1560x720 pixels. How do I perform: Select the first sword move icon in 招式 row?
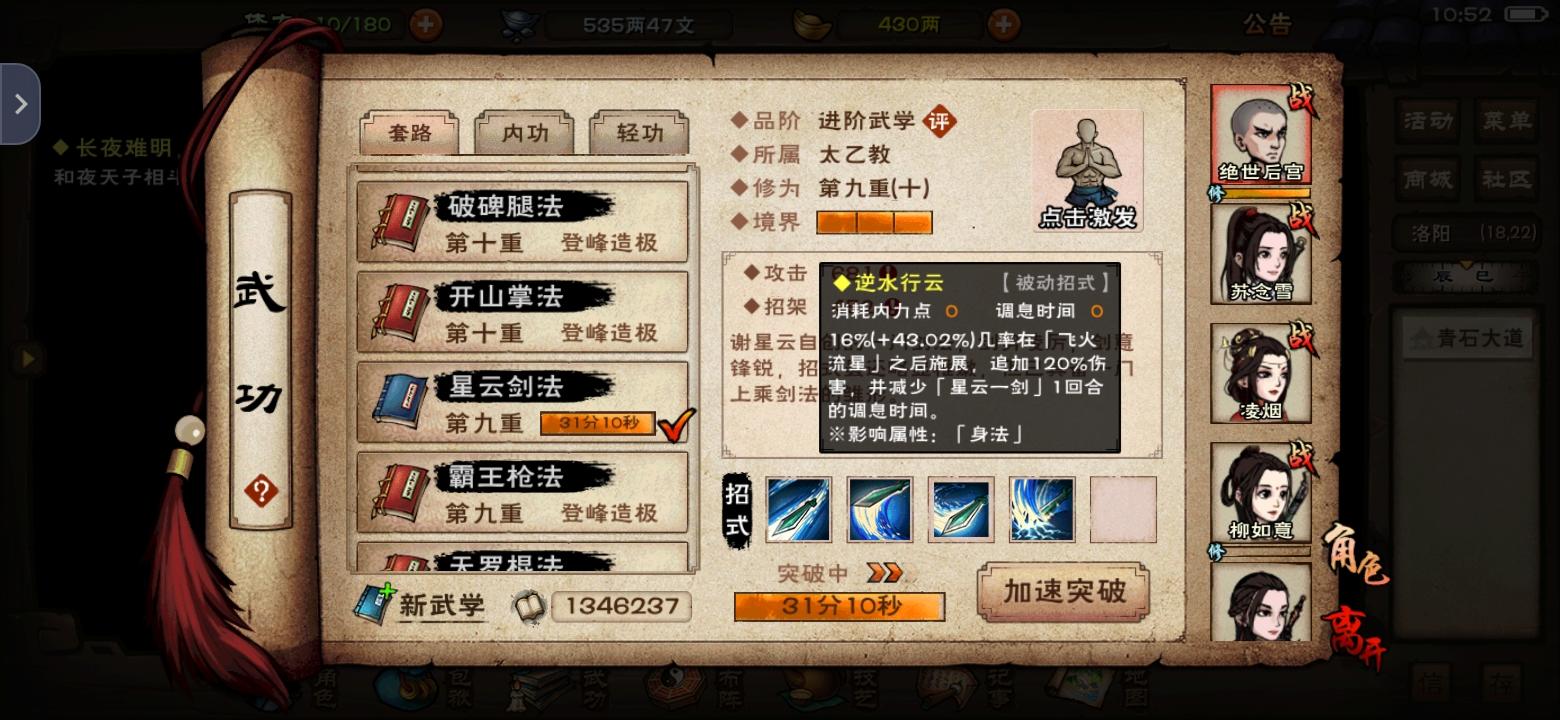(x=798, y=508)
